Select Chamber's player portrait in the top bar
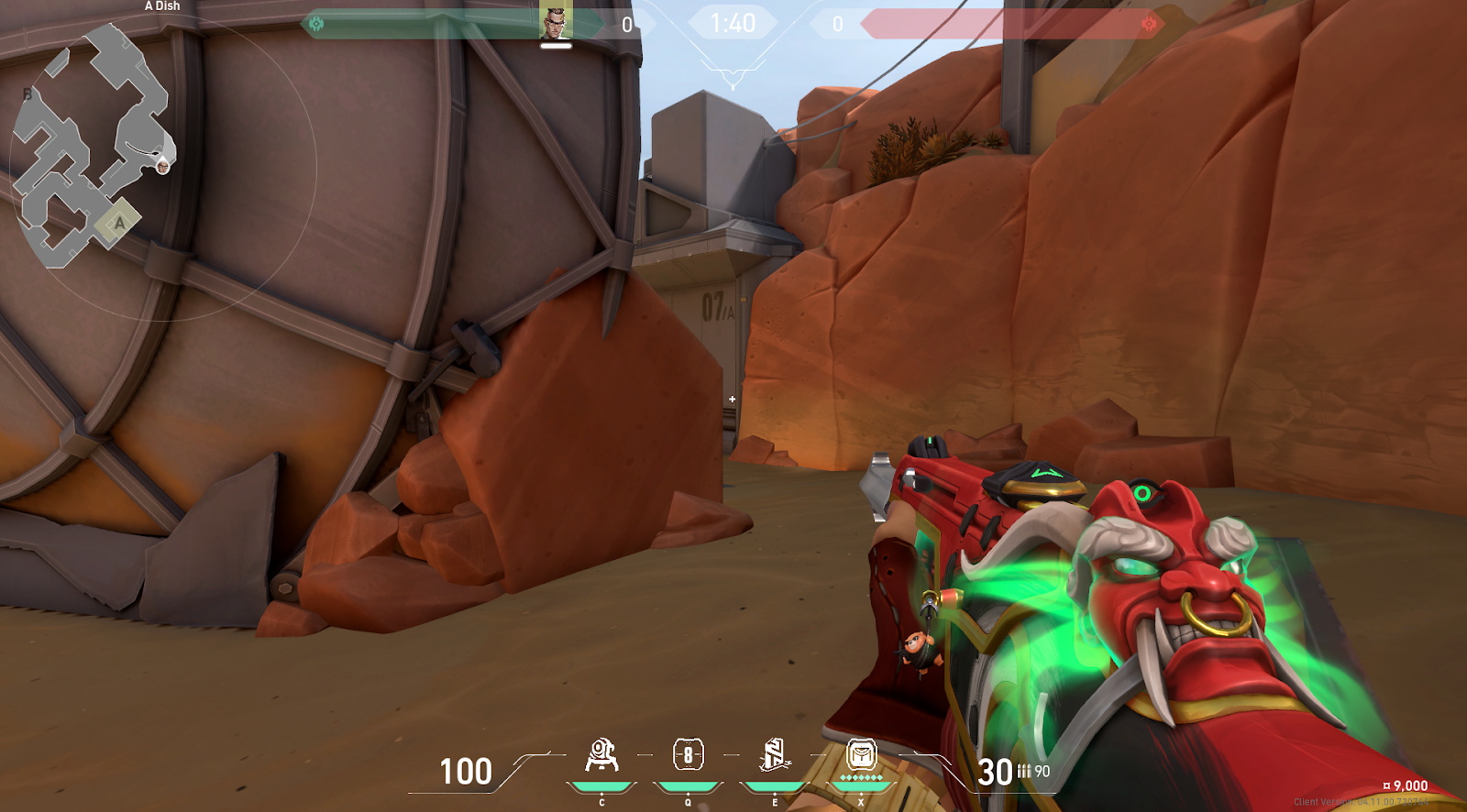The image size is (1467, 812). pyautogui.click(x=556, y=22)
